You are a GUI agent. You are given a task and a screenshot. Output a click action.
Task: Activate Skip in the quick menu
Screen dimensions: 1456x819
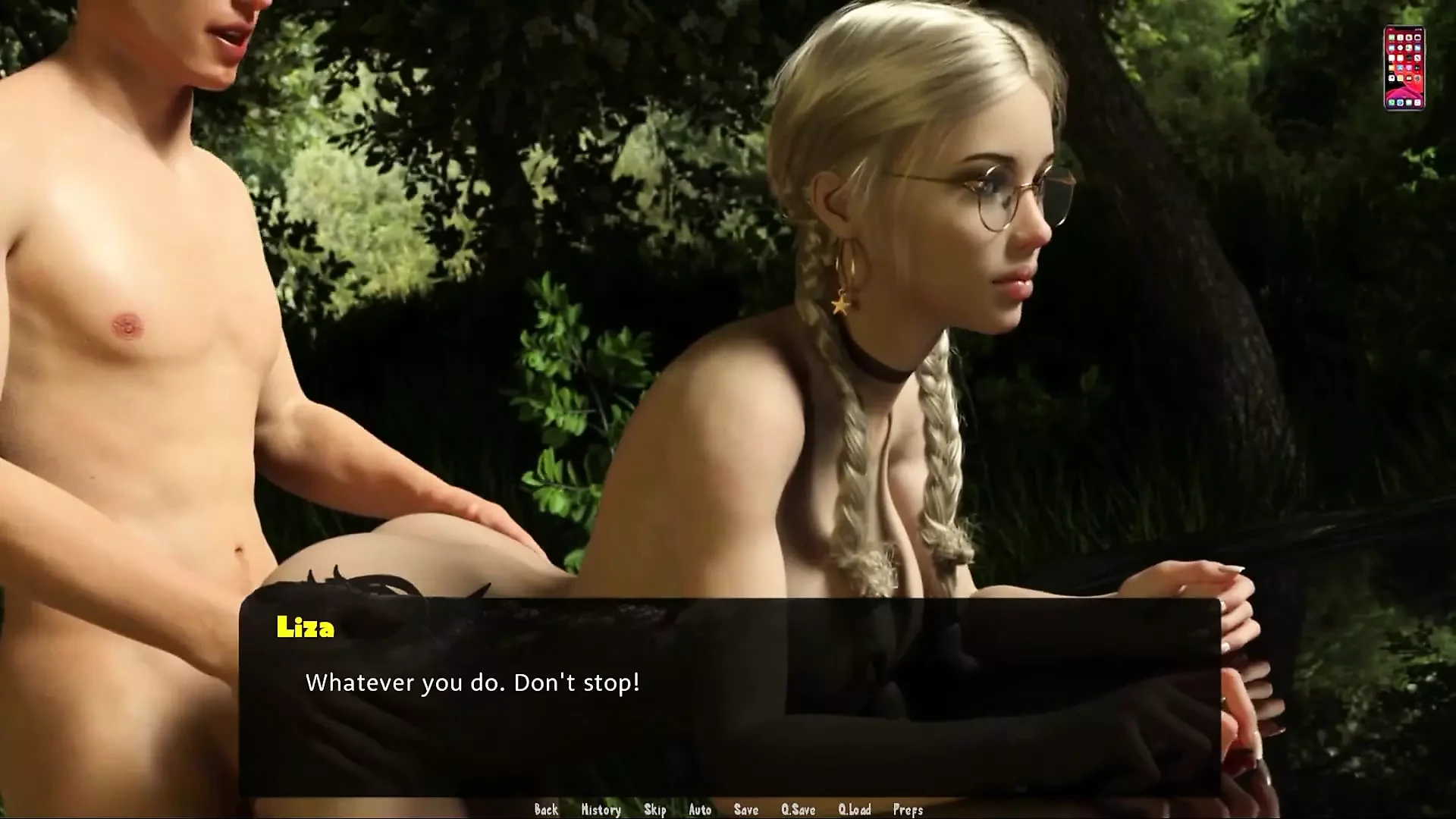[x=655, y=810]
